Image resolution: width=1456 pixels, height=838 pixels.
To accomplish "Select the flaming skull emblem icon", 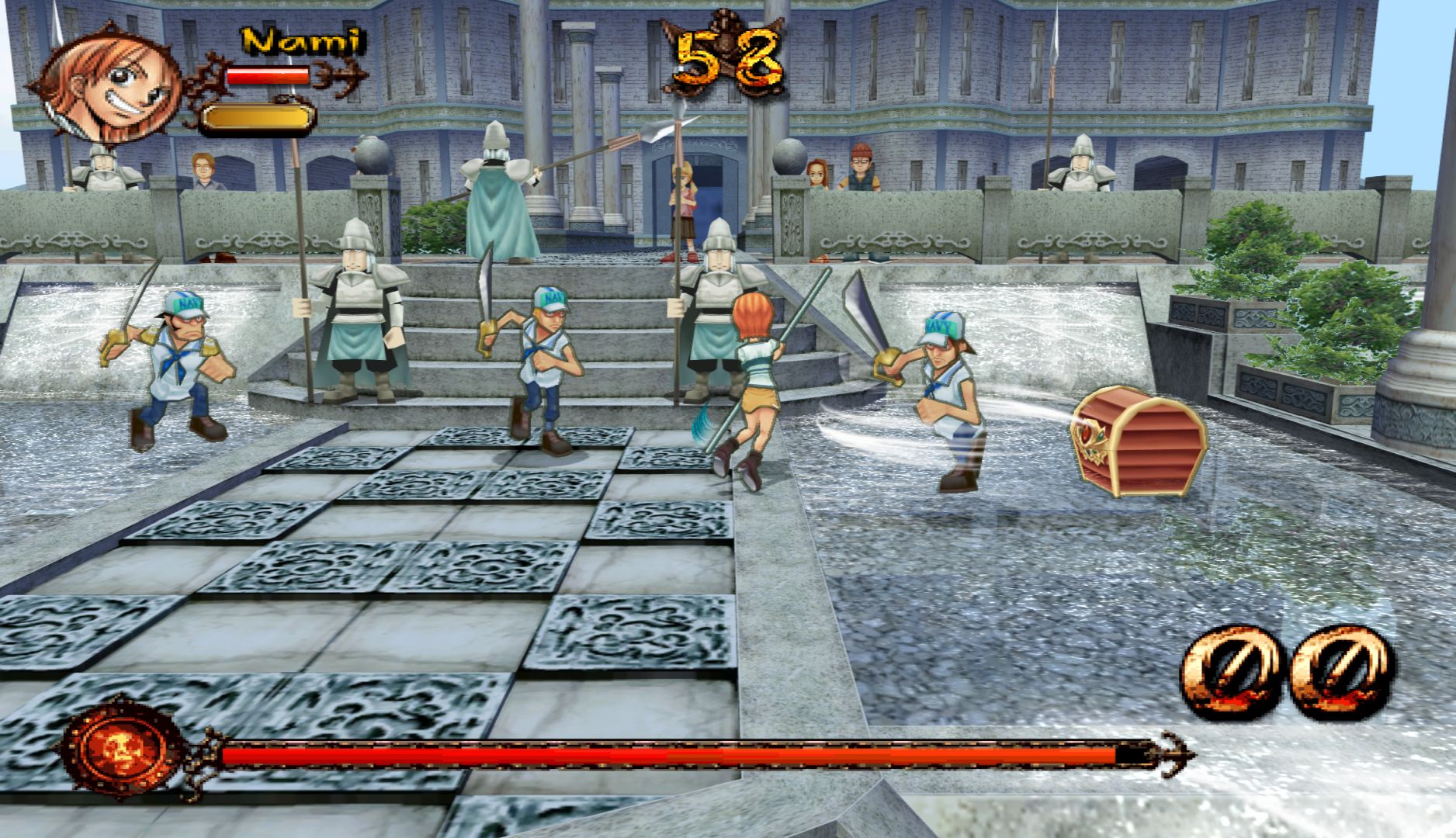I will coord(122,749).
